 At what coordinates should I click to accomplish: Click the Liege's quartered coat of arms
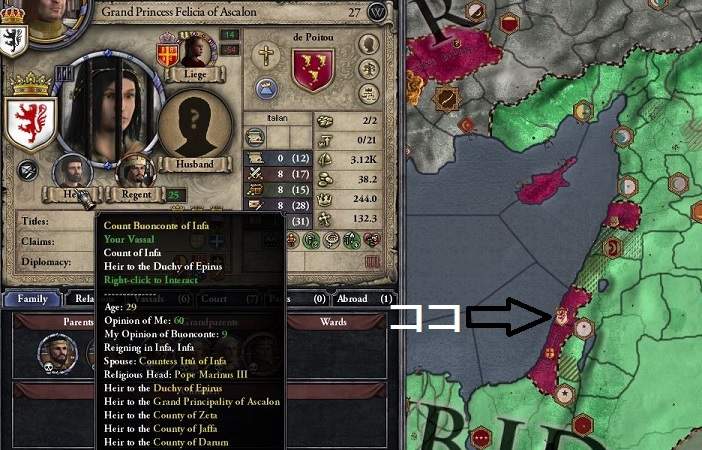[168, 52]
